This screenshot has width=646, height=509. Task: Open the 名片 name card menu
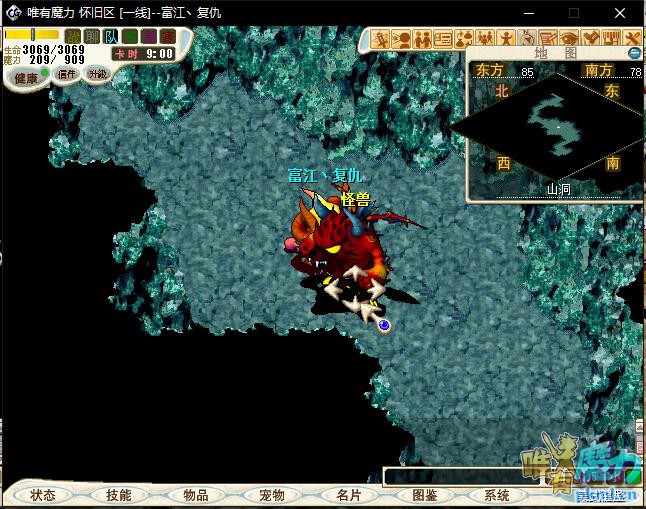point(348,495)
